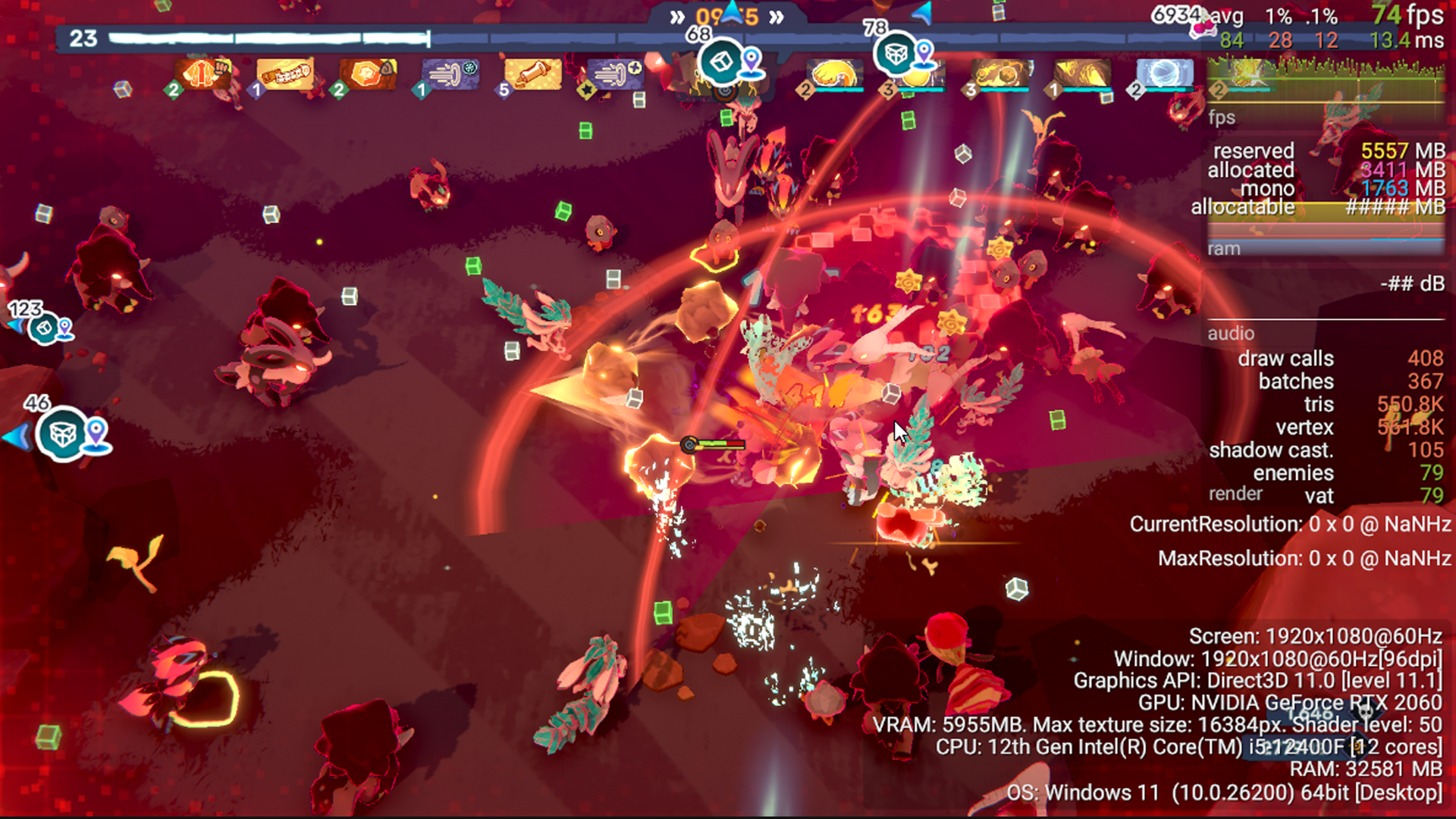Click the tan bottle upgrade icon
Screen dimensions: 1456x819
point(533,74)
